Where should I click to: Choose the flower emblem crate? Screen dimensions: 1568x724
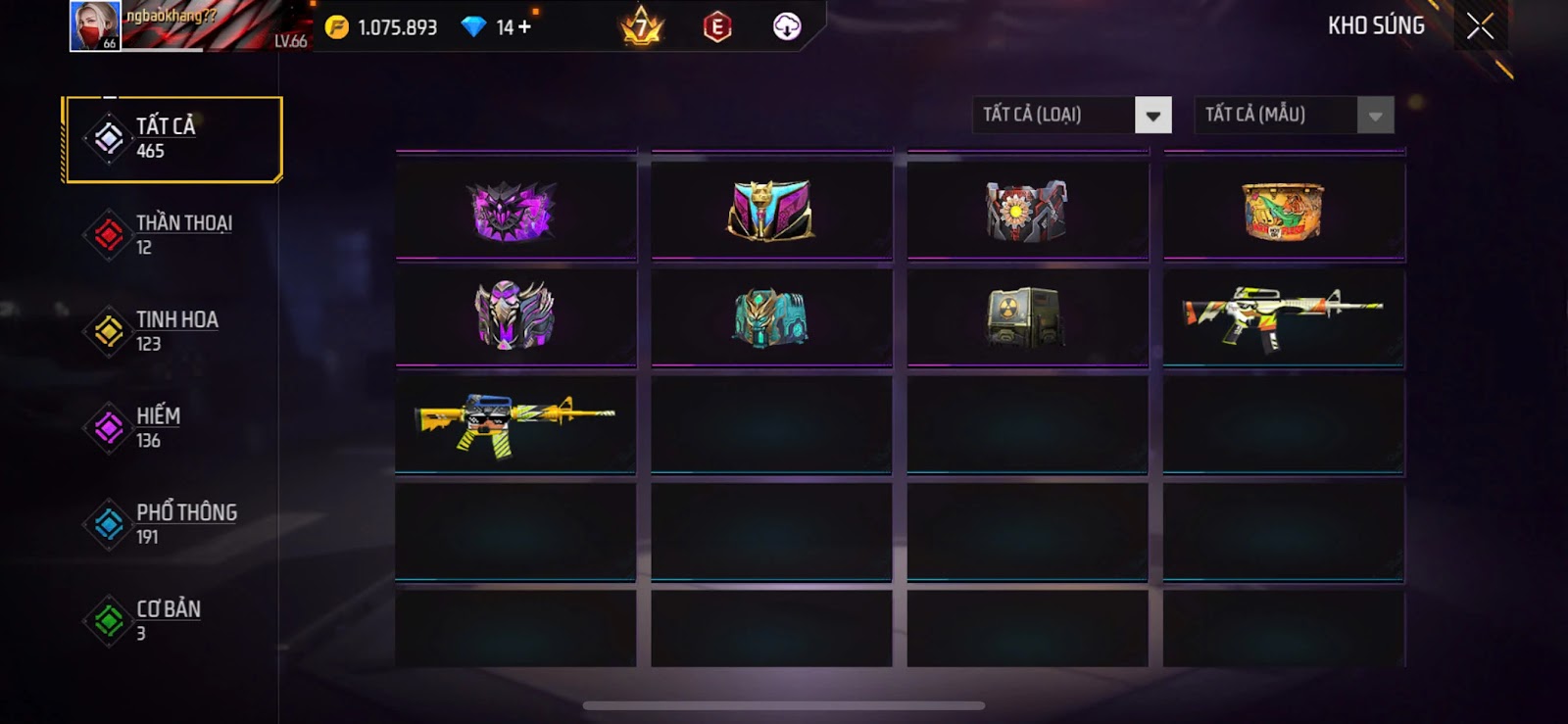coord(1027,211)
